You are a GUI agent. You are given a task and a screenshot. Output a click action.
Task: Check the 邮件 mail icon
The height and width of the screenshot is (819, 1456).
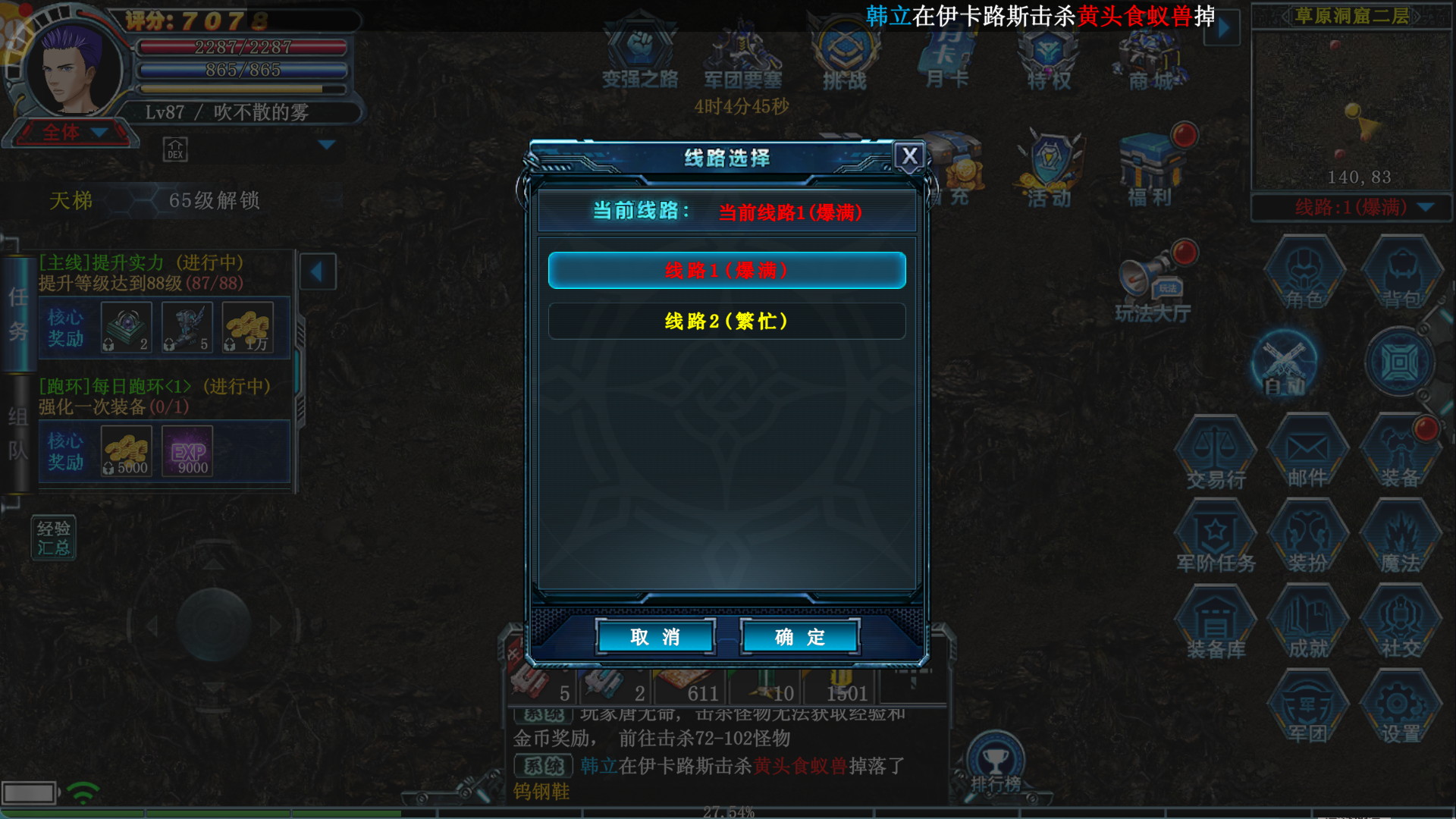point(1307,453)
